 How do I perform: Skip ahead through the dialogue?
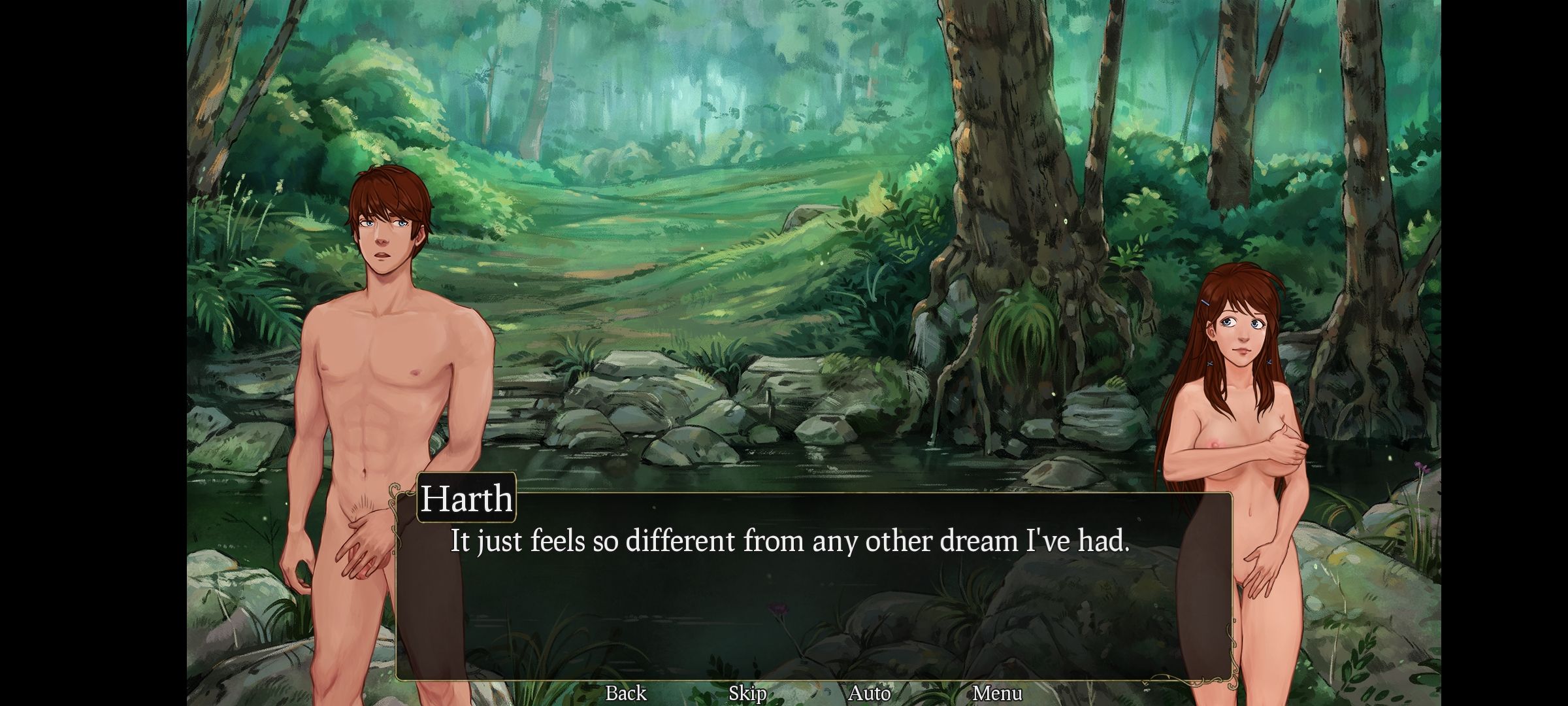(x=747, y=693)
